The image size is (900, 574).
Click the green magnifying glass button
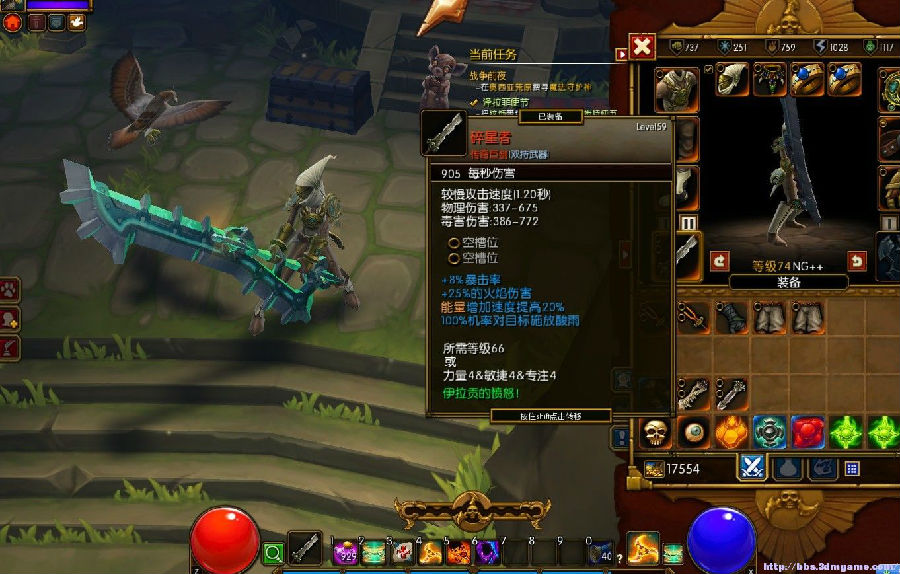pyautogui.click(x=274, y=551)
